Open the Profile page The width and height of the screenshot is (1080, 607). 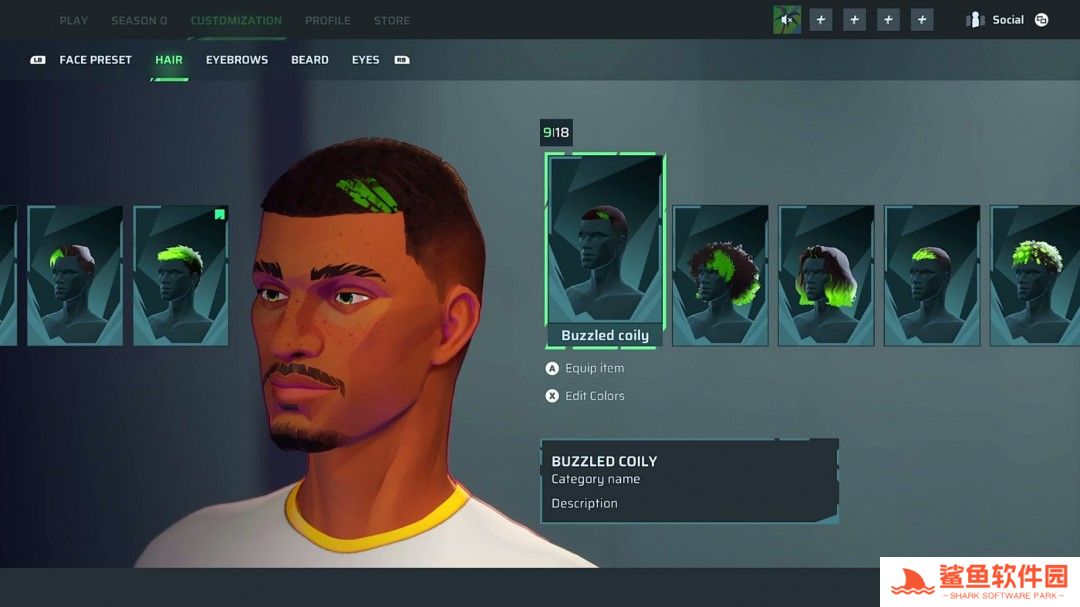click(x=327, y=20)
